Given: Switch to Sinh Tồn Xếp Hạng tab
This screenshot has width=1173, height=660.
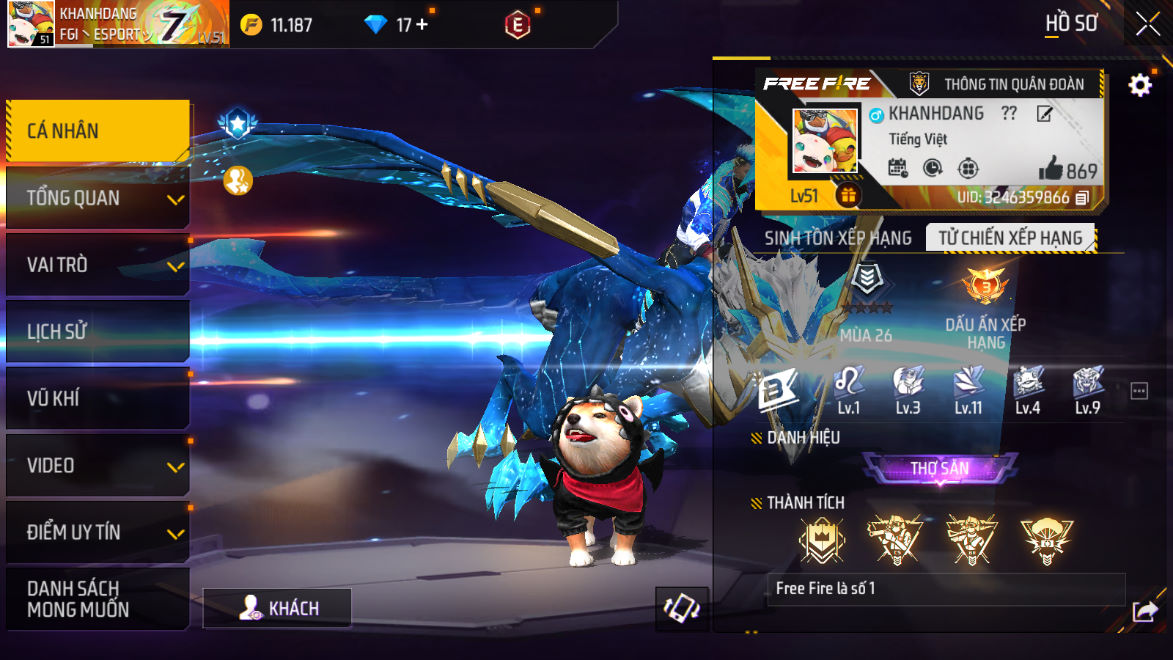Looking at the screenshot, I should (x=838, y=238).
